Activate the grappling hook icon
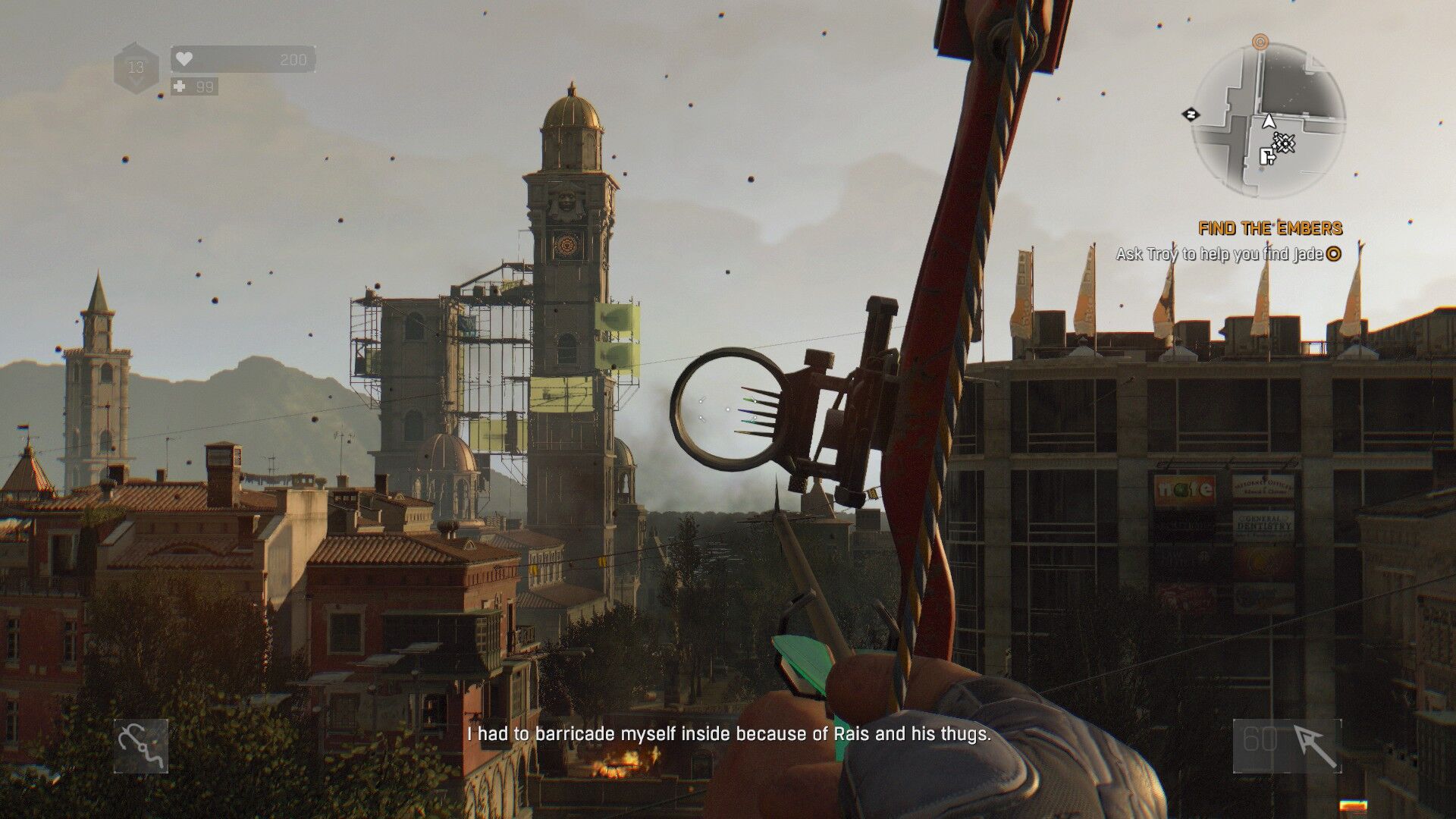The height and width of the screenshot is (819, 1456). 141,746
